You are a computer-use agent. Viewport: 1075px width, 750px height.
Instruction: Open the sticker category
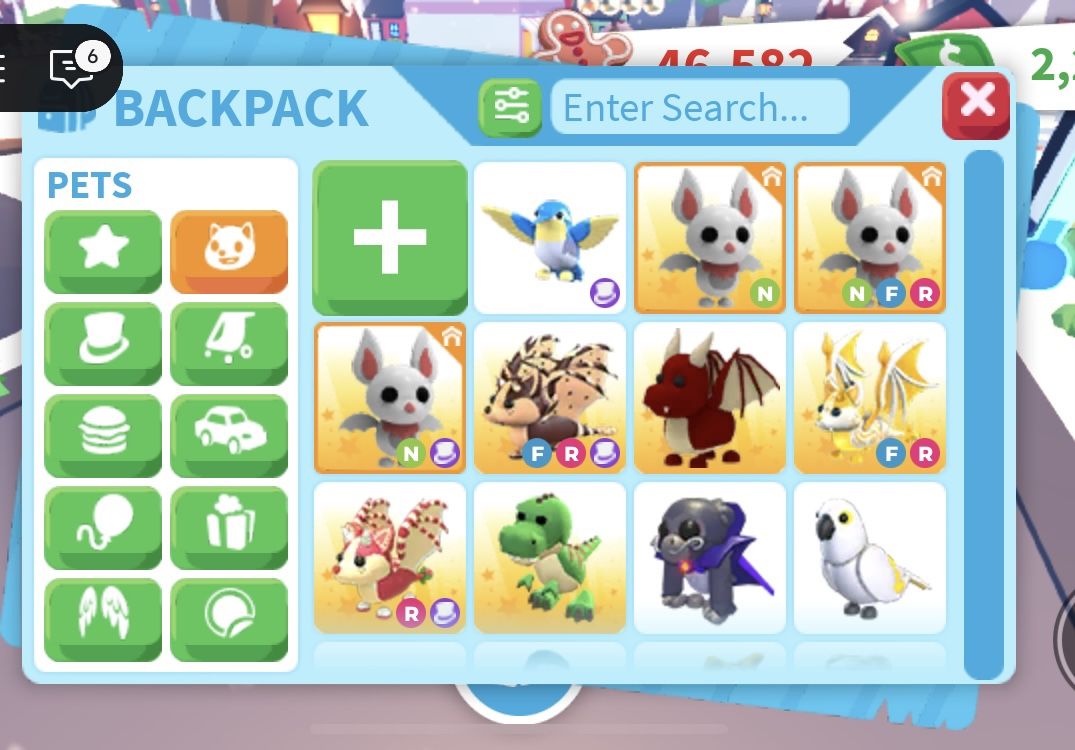tap(229, 618)
